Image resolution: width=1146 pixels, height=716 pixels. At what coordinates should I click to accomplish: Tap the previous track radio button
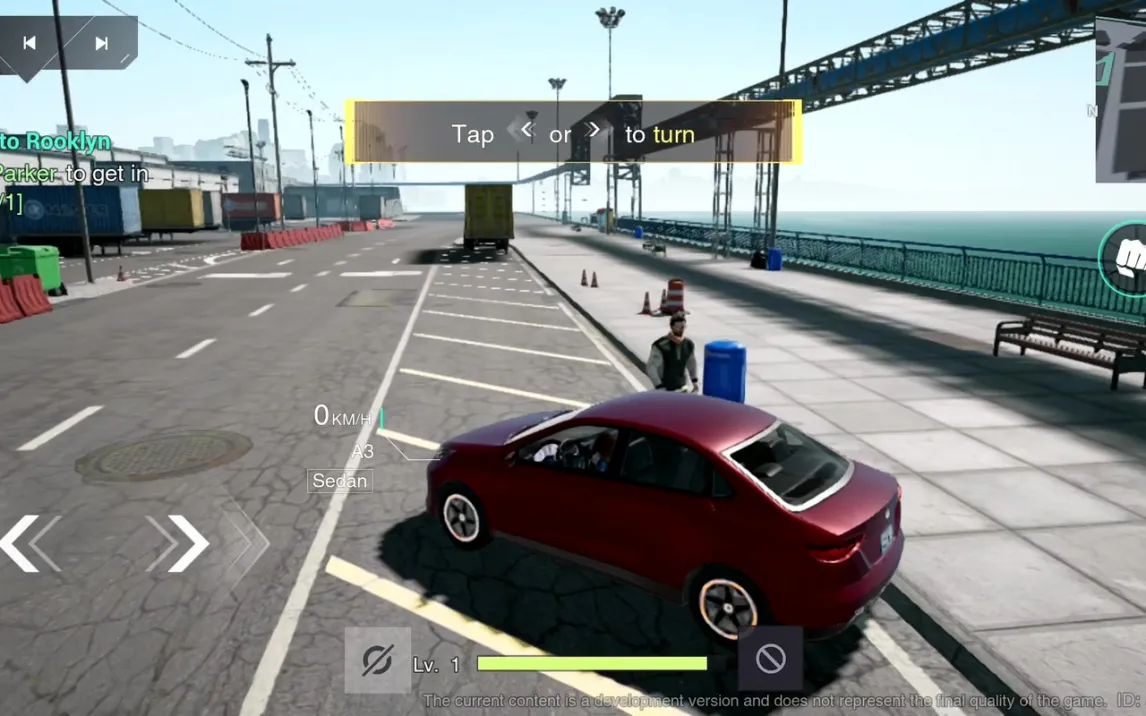tap(30, 43)
